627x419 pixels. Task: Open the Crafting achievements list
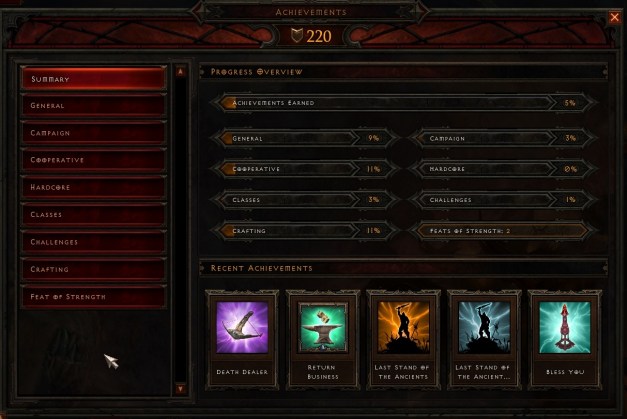[x=93, y=269]
